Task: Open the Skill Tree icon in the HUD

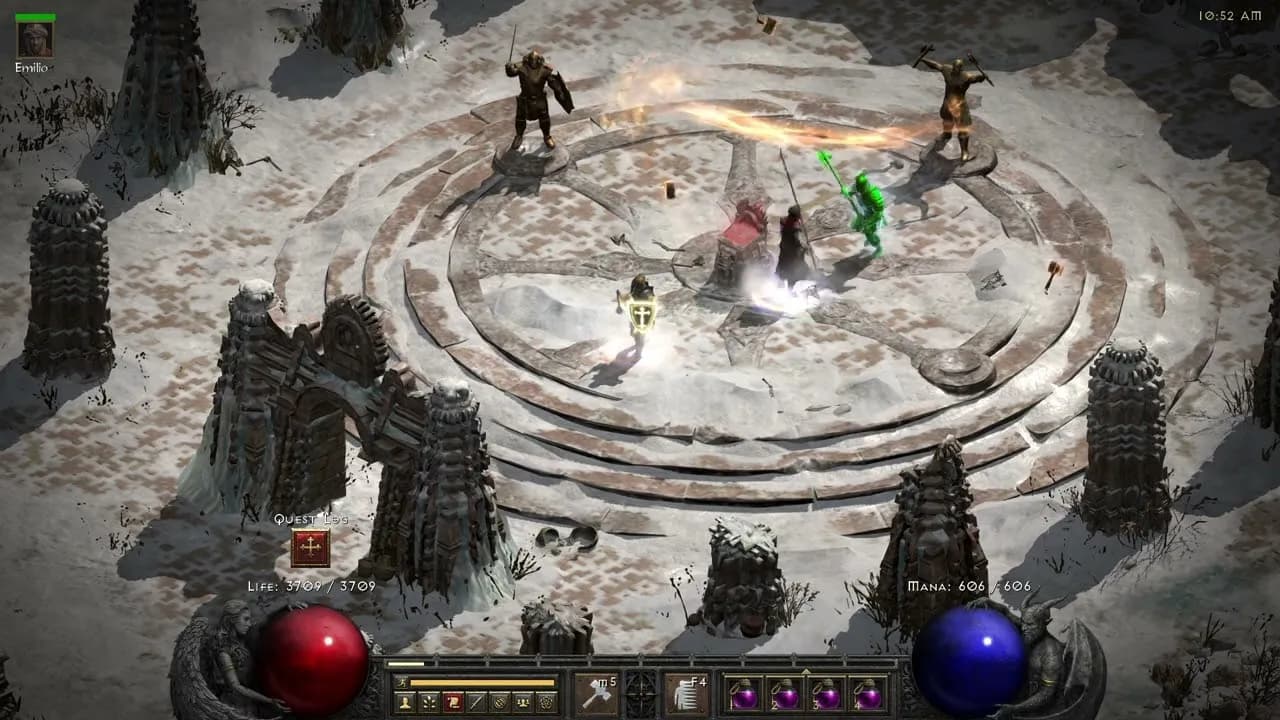Action: tap(427, 703)
